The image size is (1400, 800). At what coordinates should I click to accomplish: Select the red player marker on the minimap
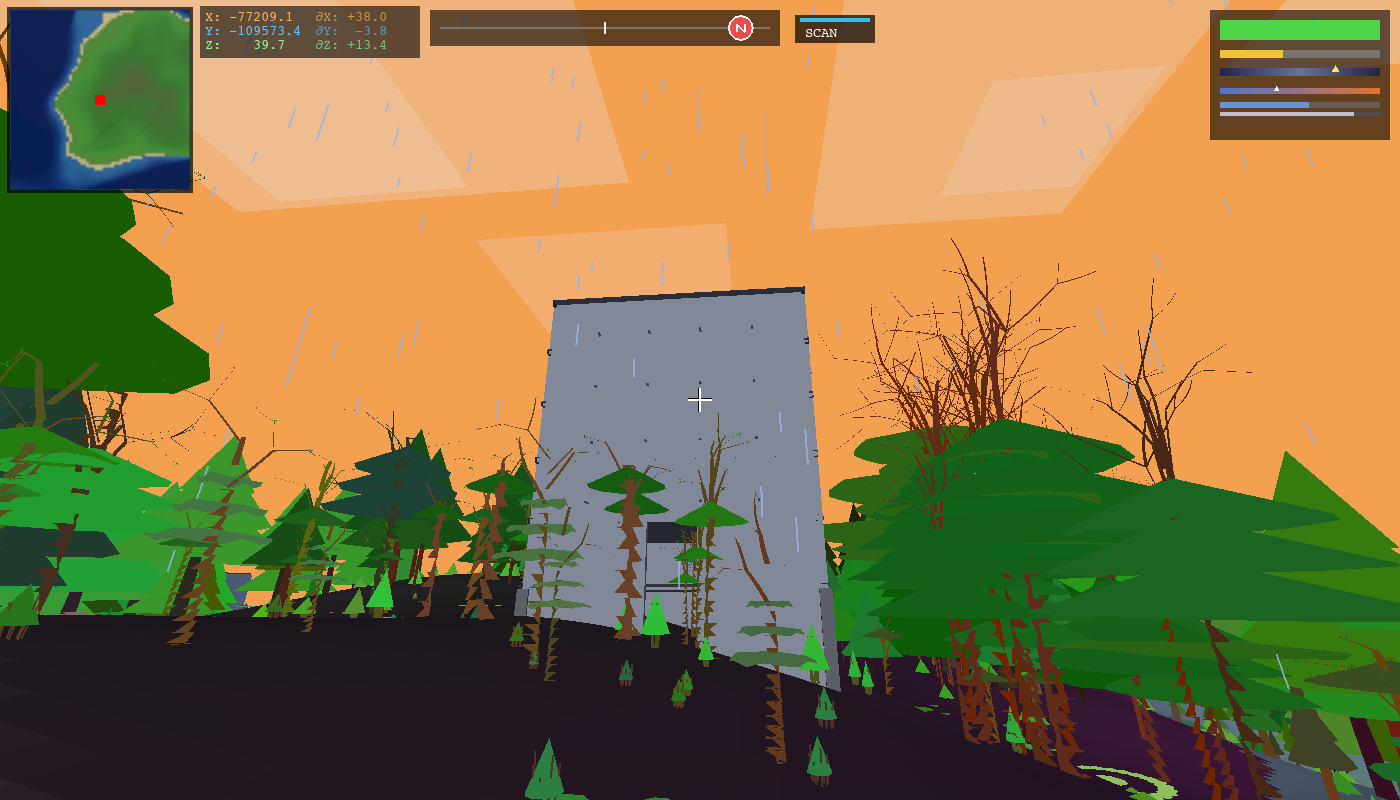(x=98, y=100)
